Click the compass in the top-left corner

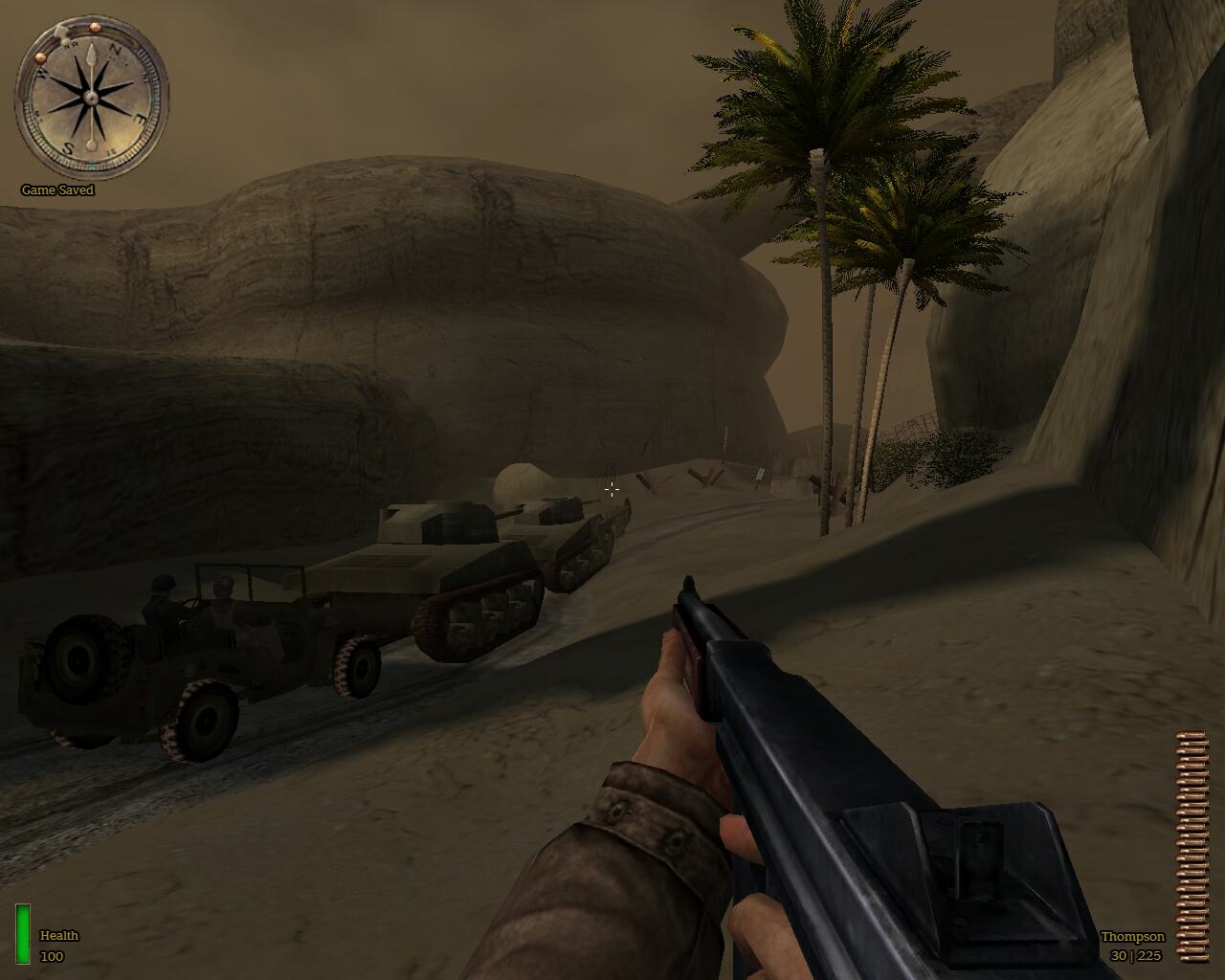[x=91, y=96]
